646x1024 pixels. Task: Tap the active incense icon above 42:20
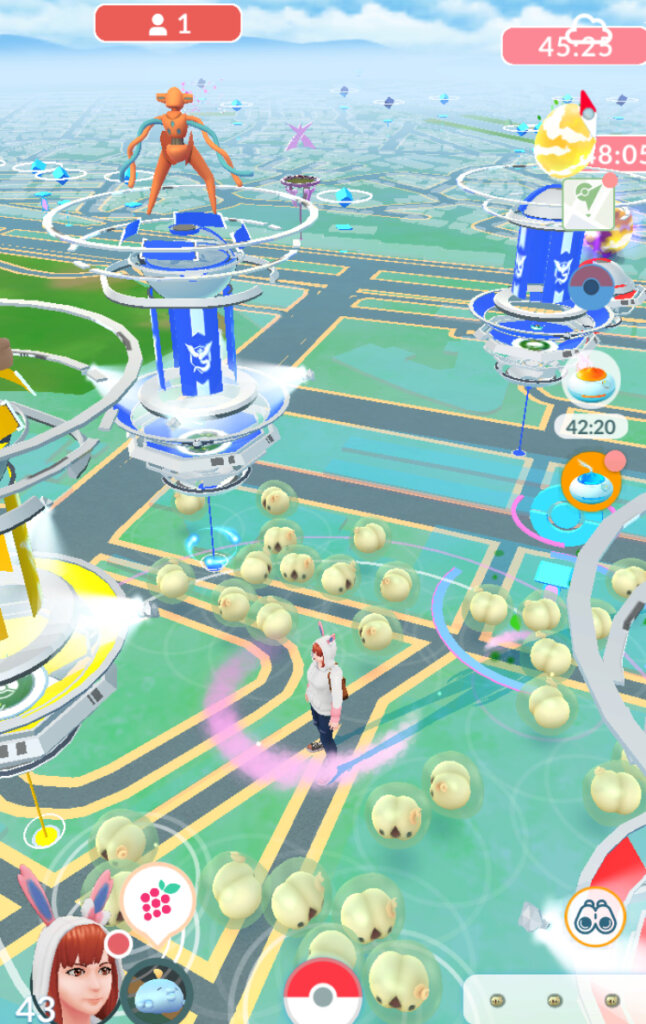pos(590,383)
